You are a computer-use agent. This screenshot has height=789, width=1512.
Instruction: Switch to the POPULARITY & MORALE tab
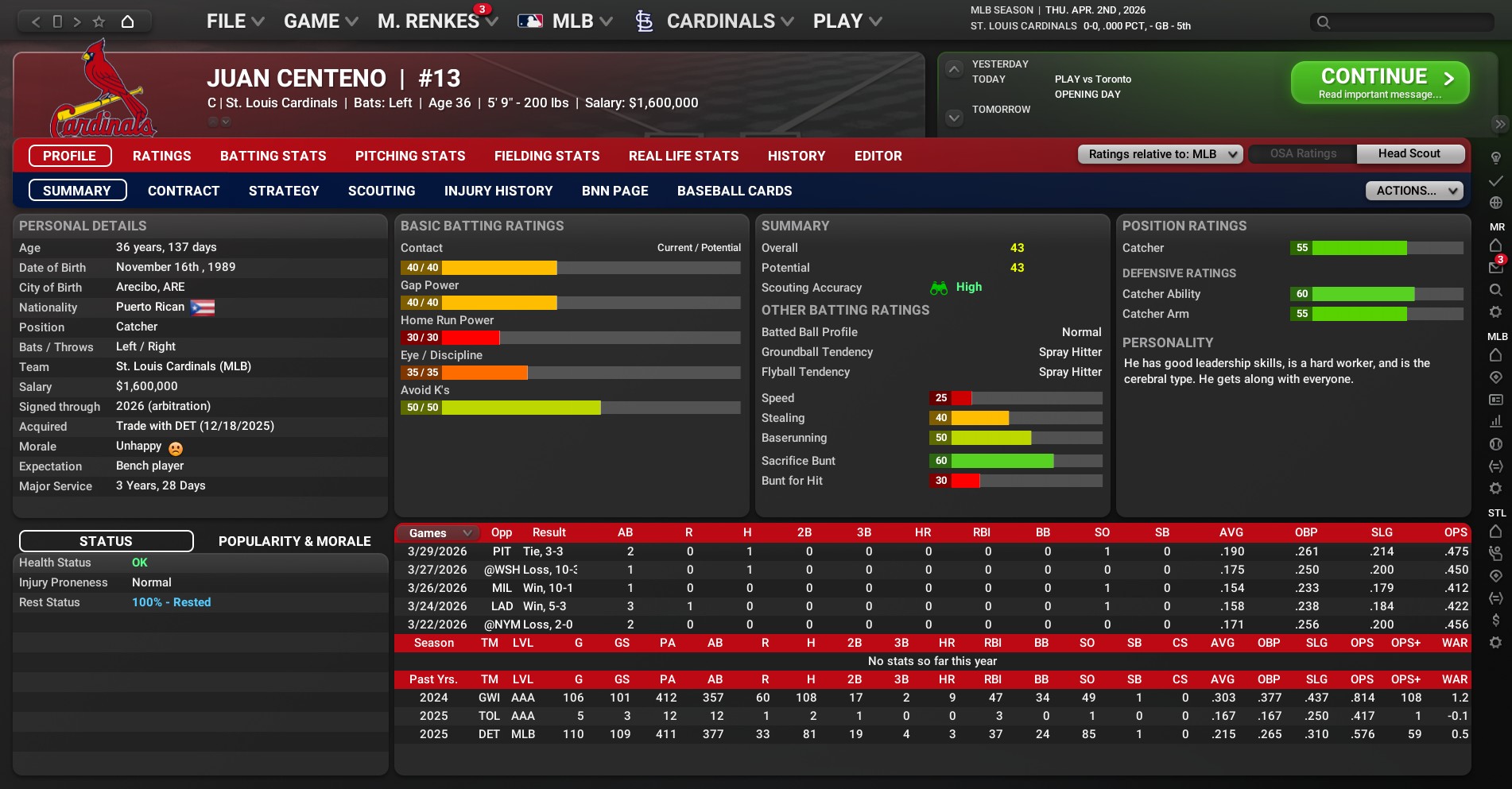click(294, 541)
